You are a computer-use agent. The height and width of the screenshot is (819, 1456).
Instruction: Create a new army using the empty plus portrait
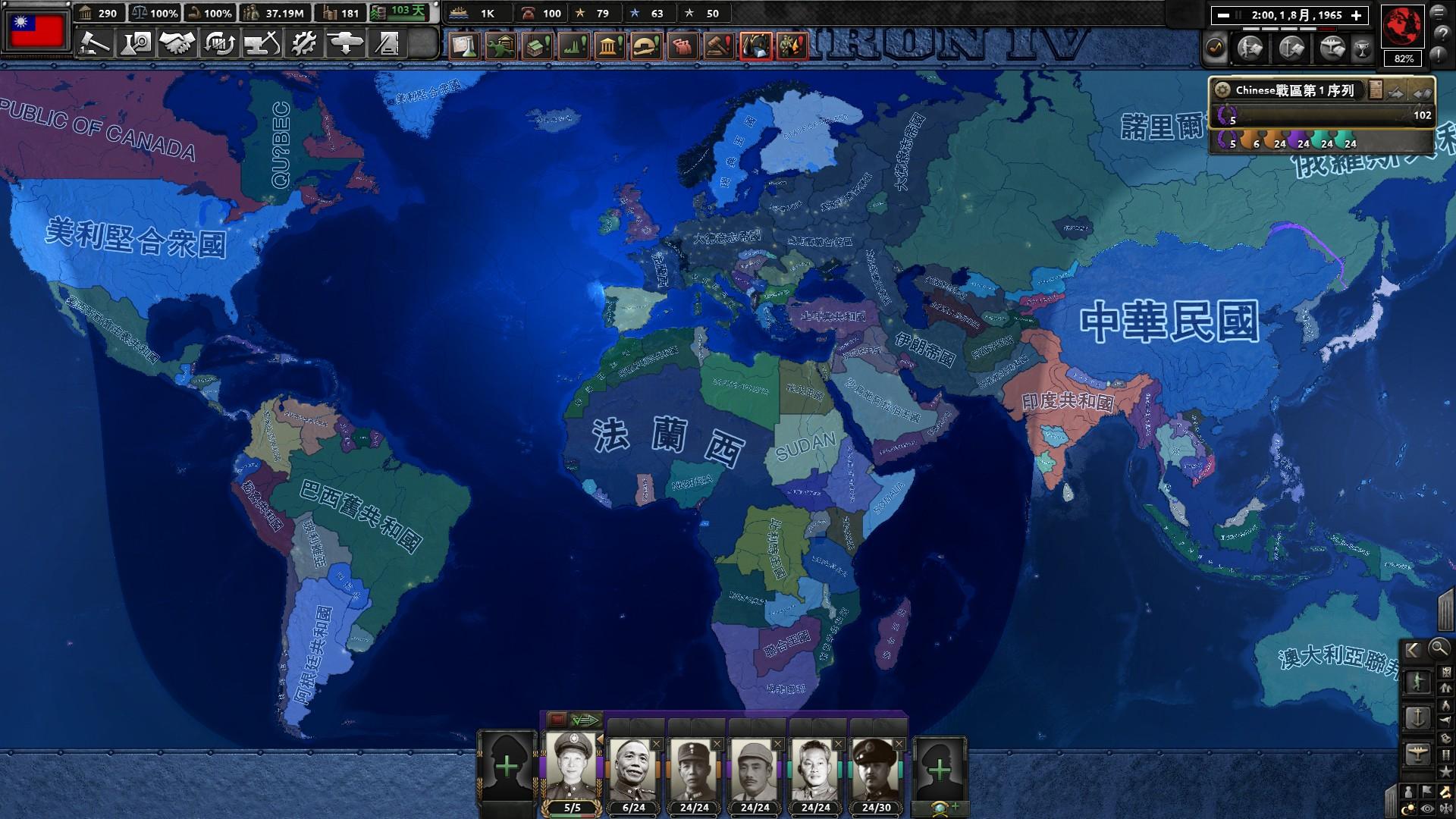point(507,767)
